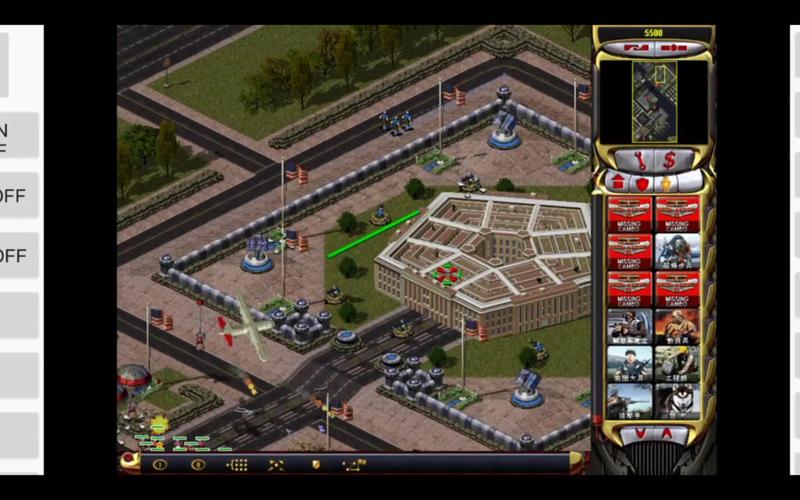Click the radar minimap
Image resolution: width=800 pixels, height=500 pixels.
654,101
